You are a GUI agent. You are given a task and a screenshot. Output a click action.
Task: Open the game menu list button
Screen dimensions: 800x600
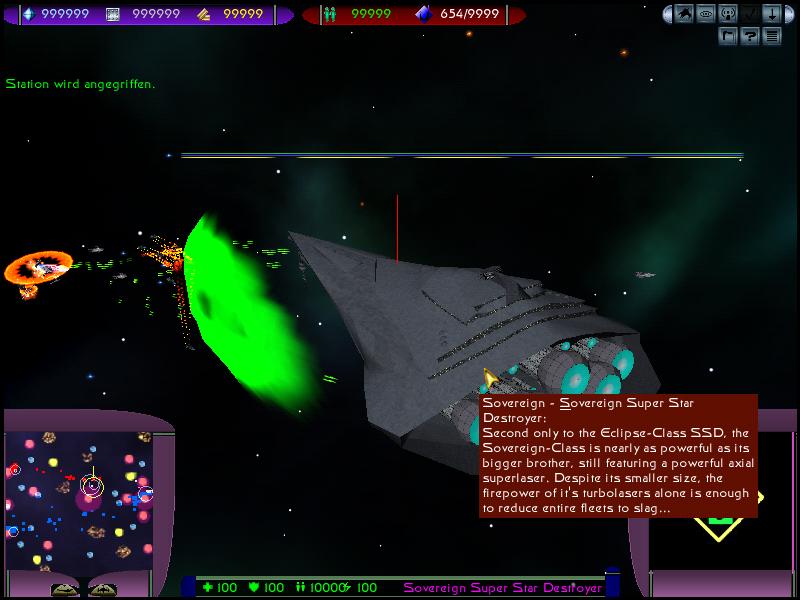pyautogui.click(x=771, y=37)
